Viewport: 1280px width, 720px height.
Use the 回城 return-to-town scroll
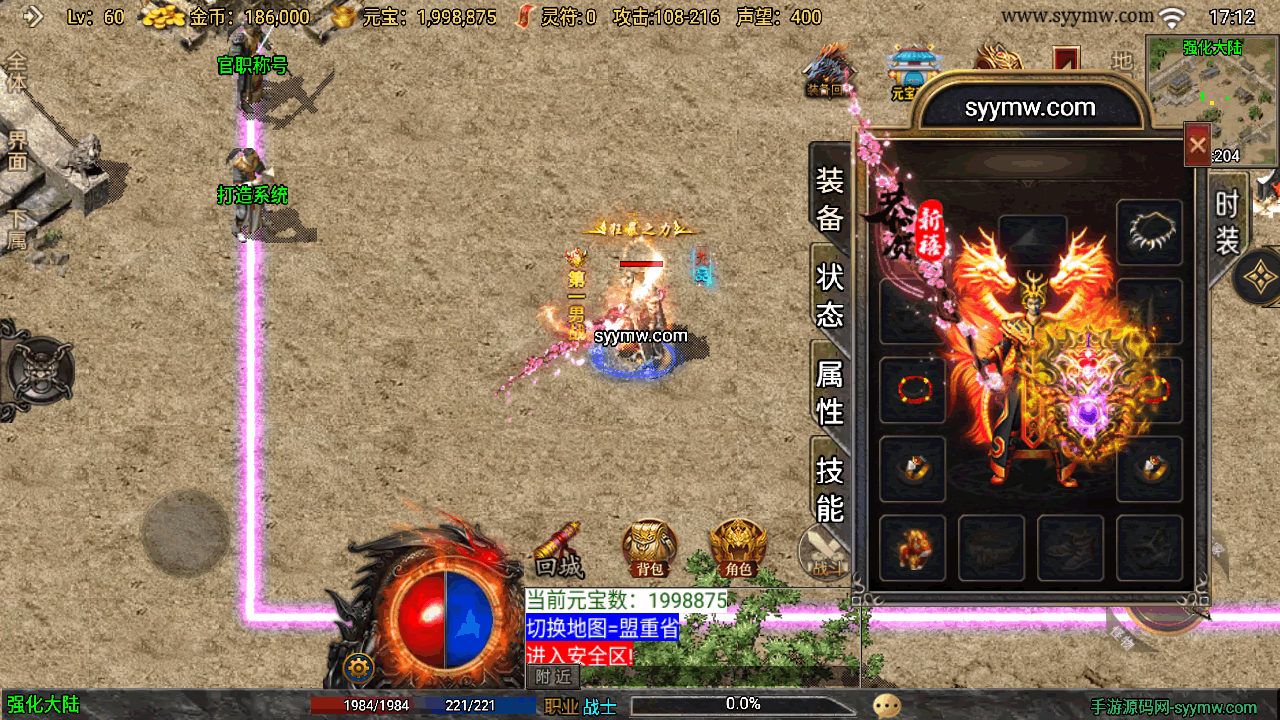(559, 551)
